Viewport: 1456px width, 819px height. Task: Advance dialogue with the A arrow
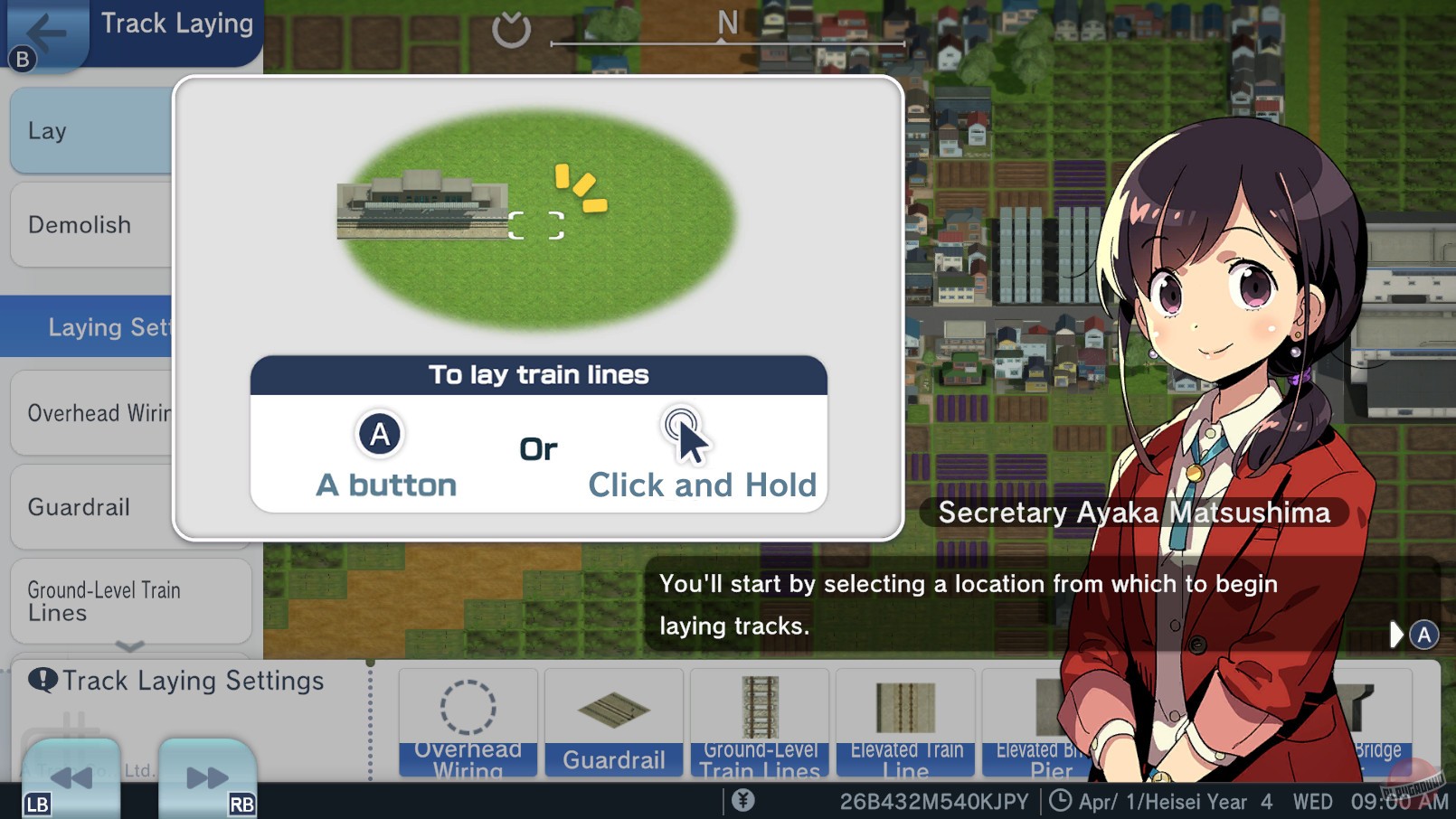[1409, 635]
